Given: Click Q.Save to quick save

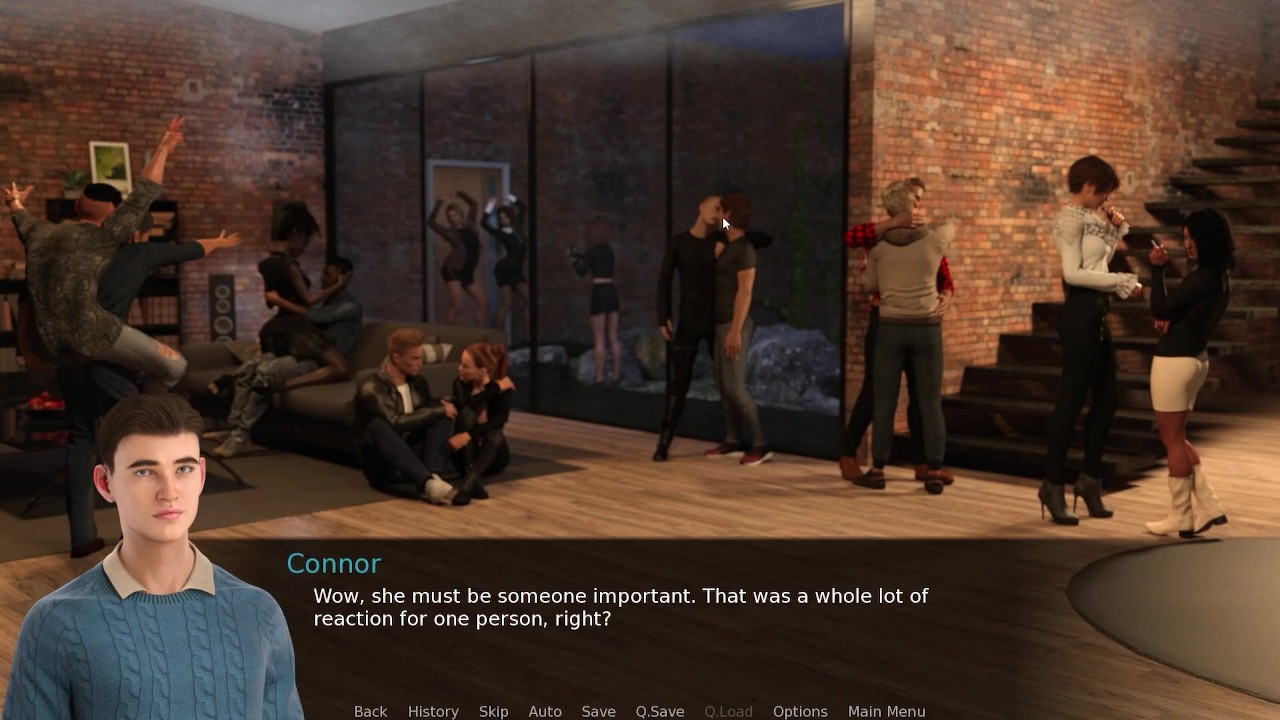Looking at the screenshot, I should (x=660, y=711).
